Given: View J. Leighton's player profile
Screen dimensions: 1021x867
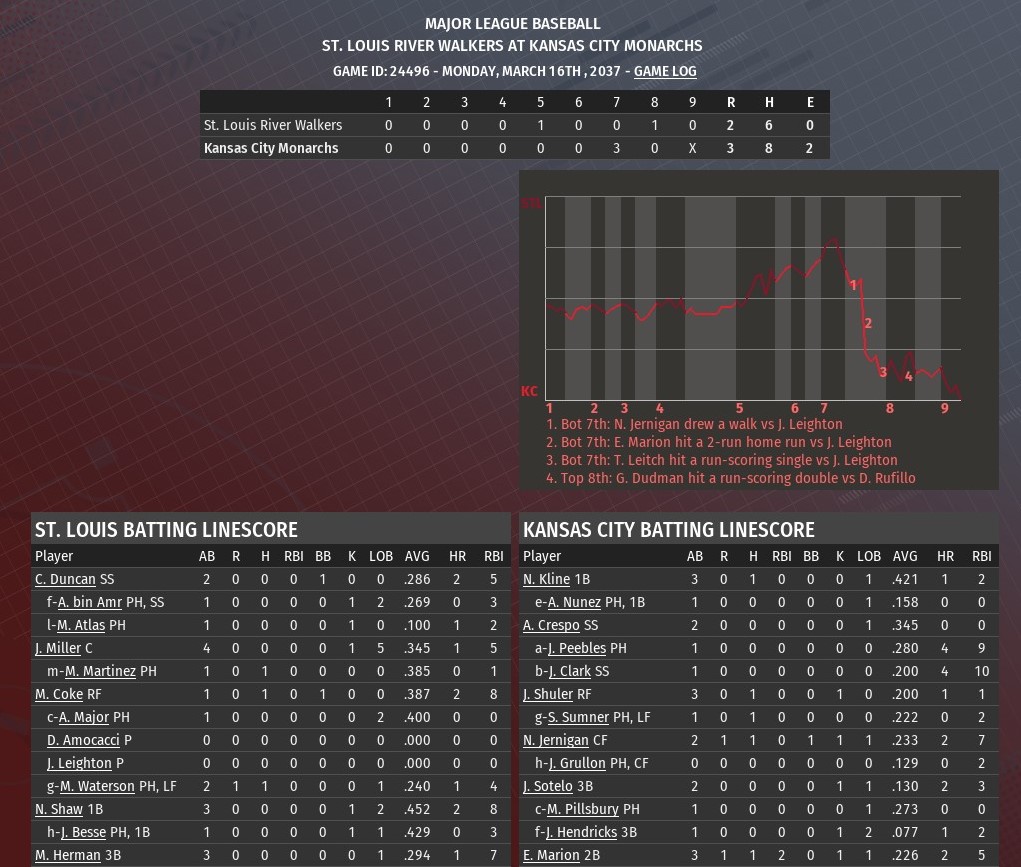Looking at the screenshot, I should (x=79, y=763).
